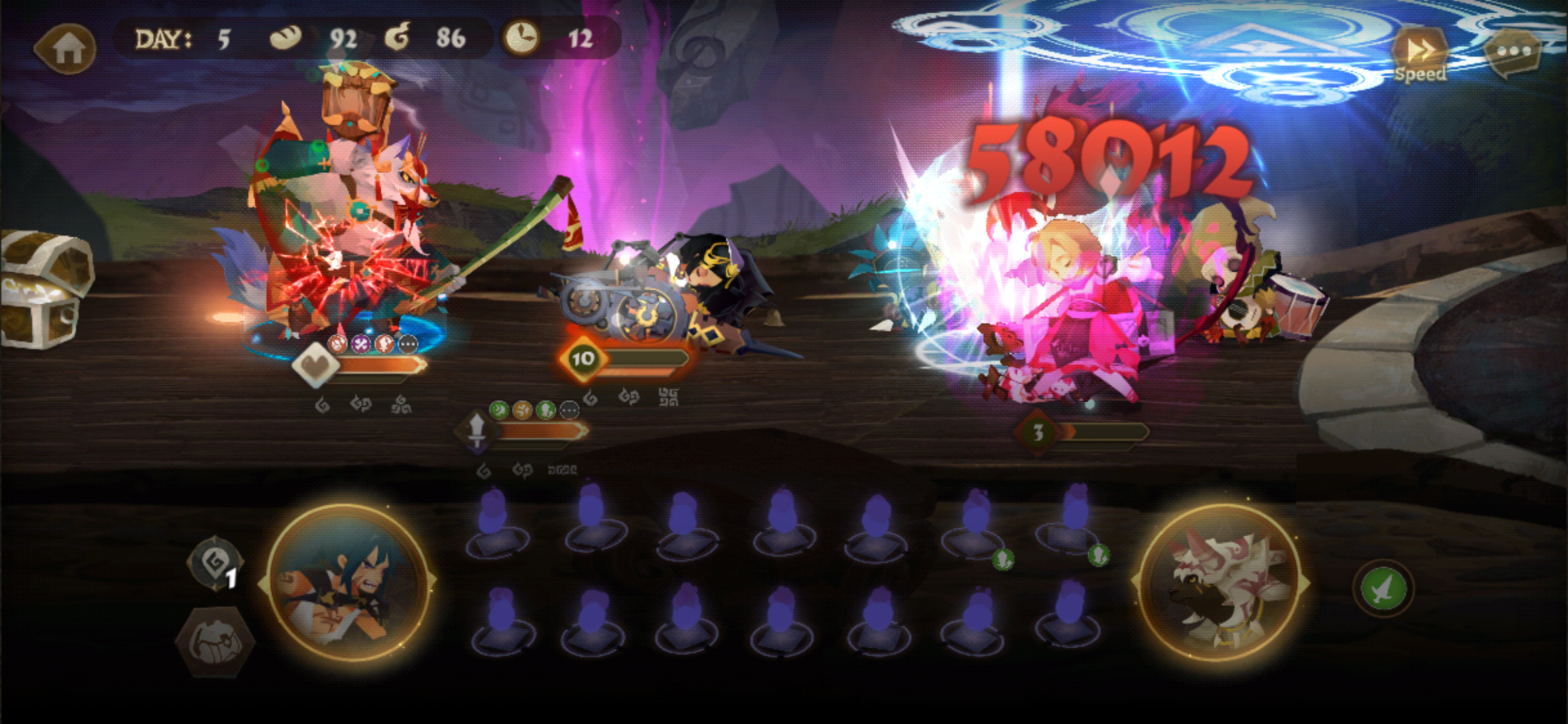The height and width of the screenshot is (724, 1568).
Task: Toggle the battle Speed button
Action: coord(1419,56)
